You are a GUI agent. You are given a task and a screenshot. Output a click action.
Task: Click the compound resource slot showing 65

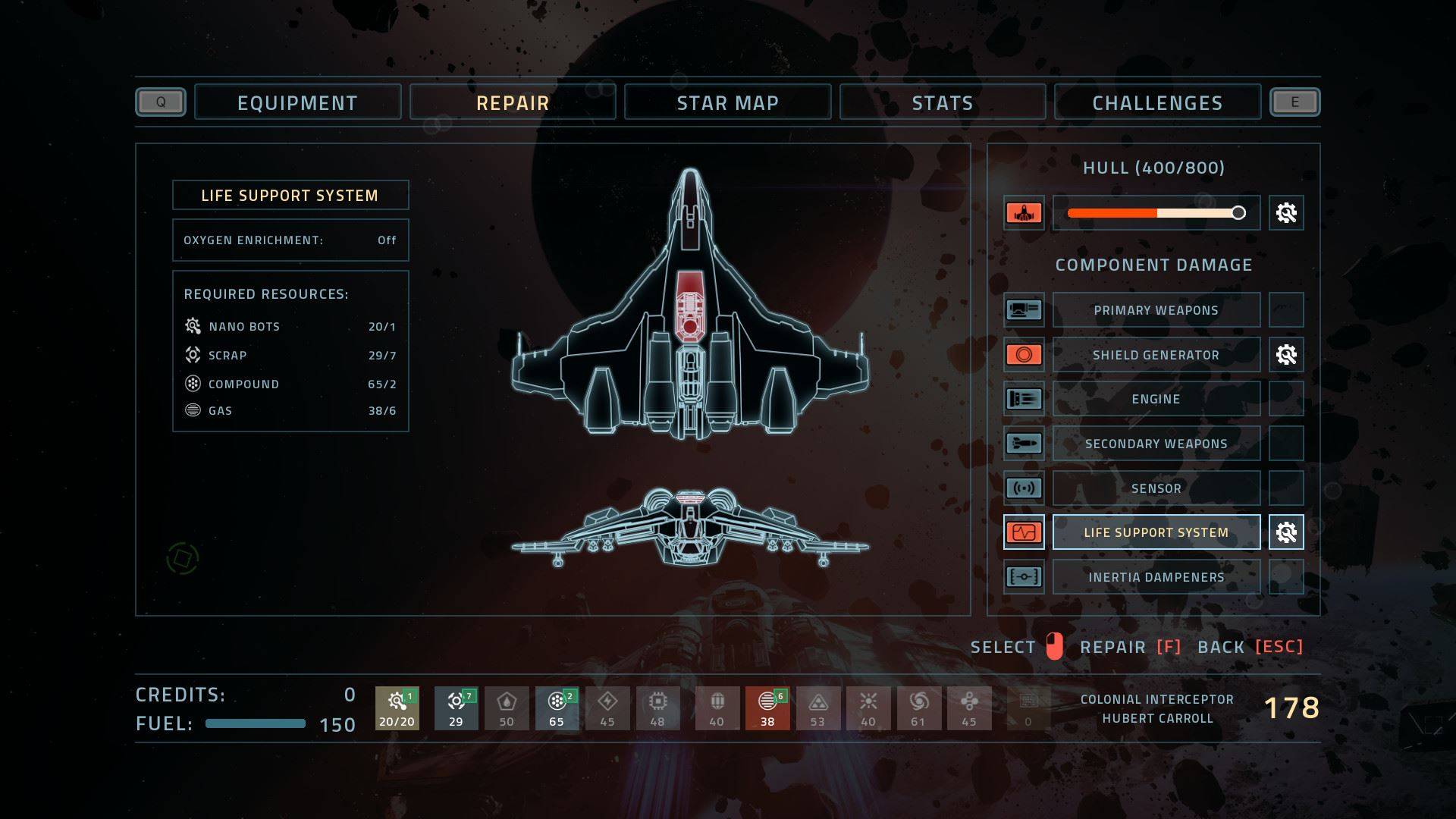[557, 708]
